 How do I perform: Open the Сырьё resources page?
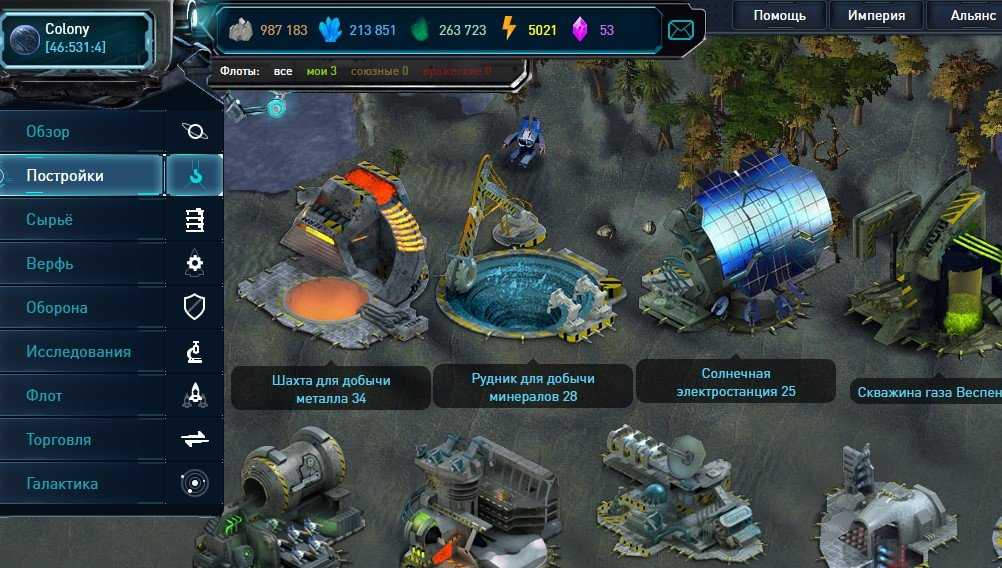click(80, 220)
